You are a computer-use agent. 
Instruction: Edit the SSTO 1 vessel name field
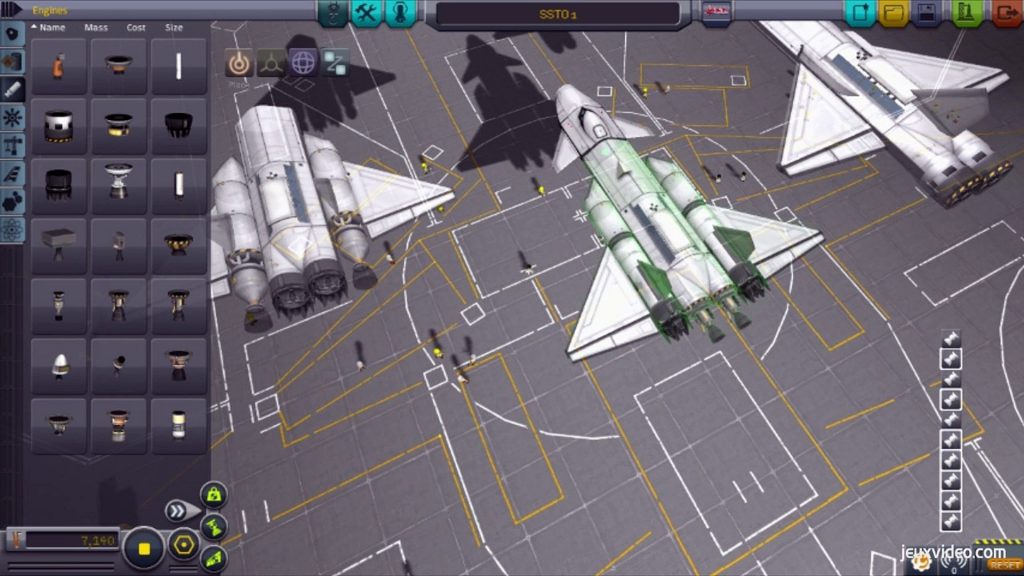point(558,13)
